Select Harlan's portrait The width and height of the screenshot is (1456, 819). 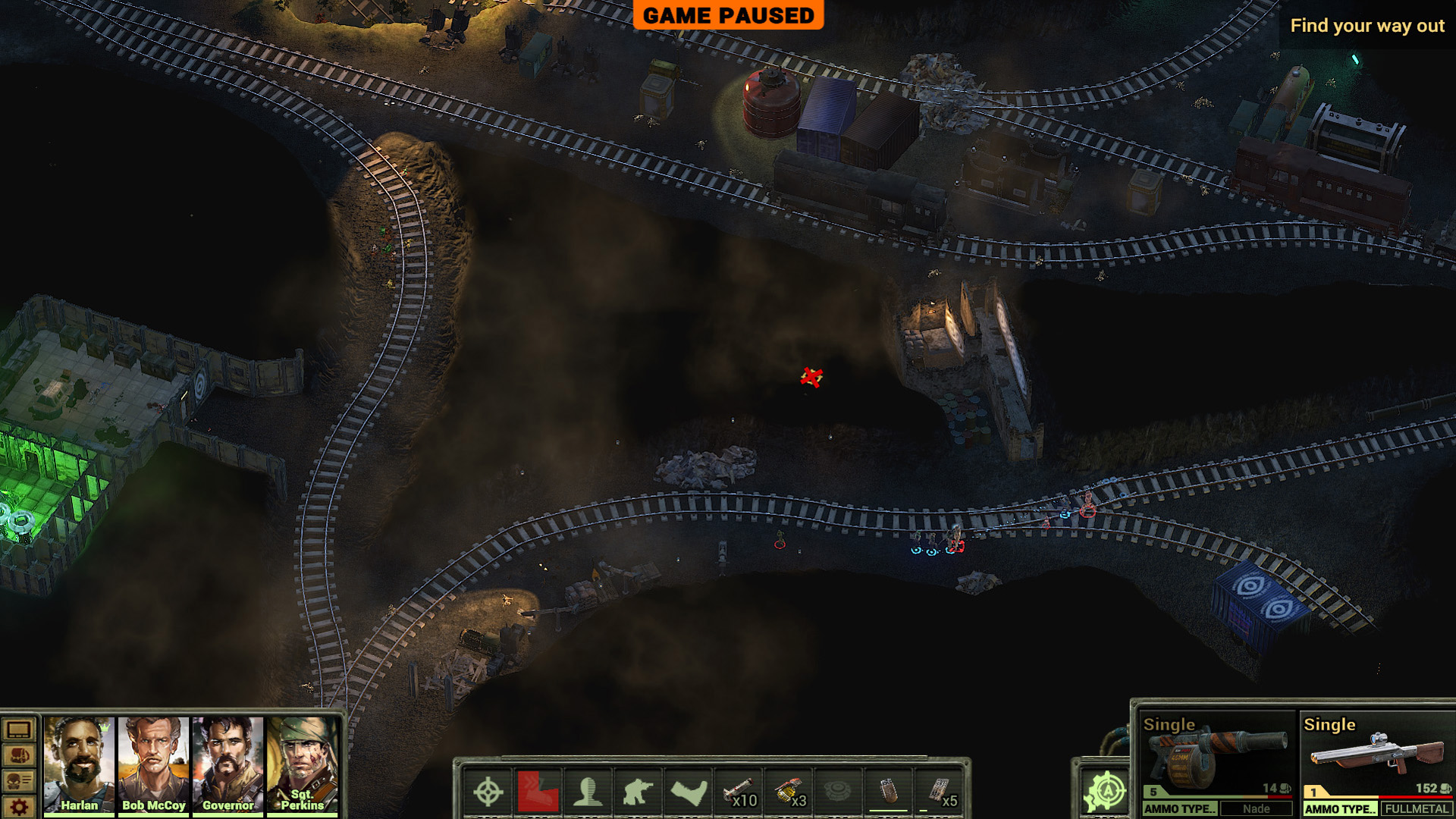click(79, 764)
